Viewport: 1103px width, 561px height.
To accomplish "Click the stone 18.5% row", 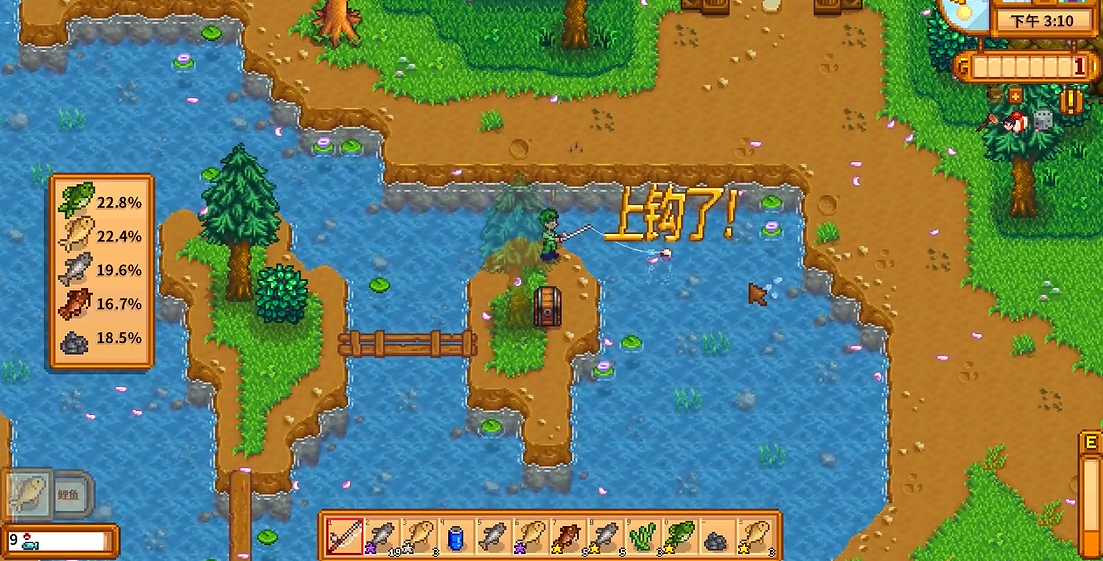I will tap(100, 338).
